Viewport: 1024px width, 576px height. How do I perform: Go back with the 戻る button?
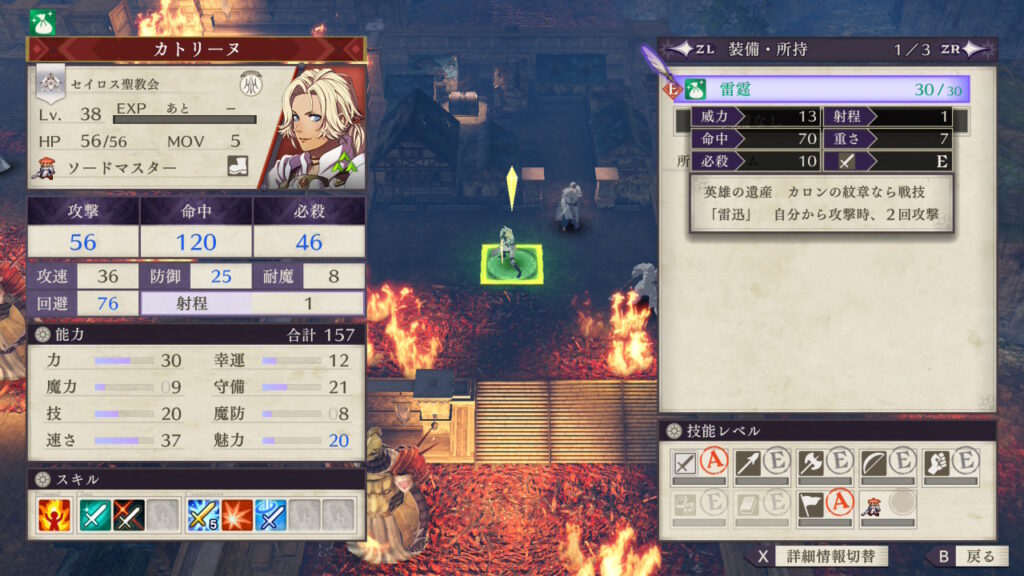(x=962, y=557)
